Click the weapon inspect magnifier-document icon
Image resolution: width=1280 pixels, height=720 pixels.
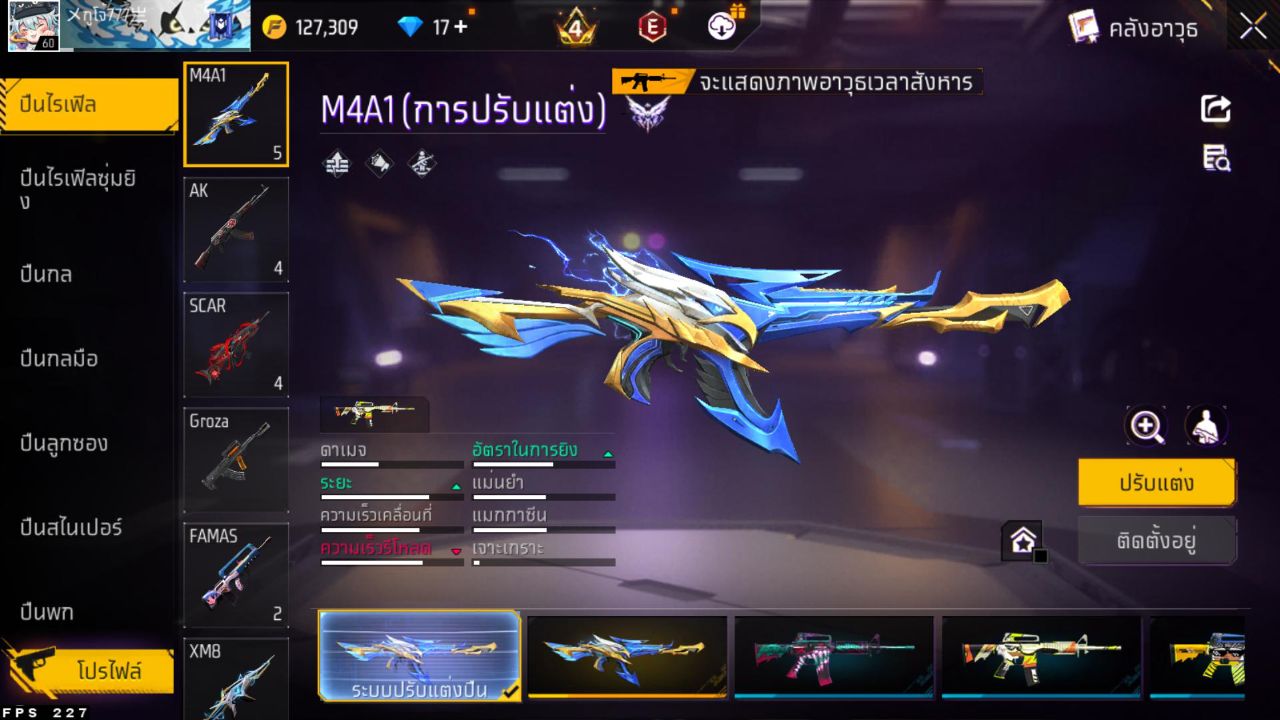1216,158
